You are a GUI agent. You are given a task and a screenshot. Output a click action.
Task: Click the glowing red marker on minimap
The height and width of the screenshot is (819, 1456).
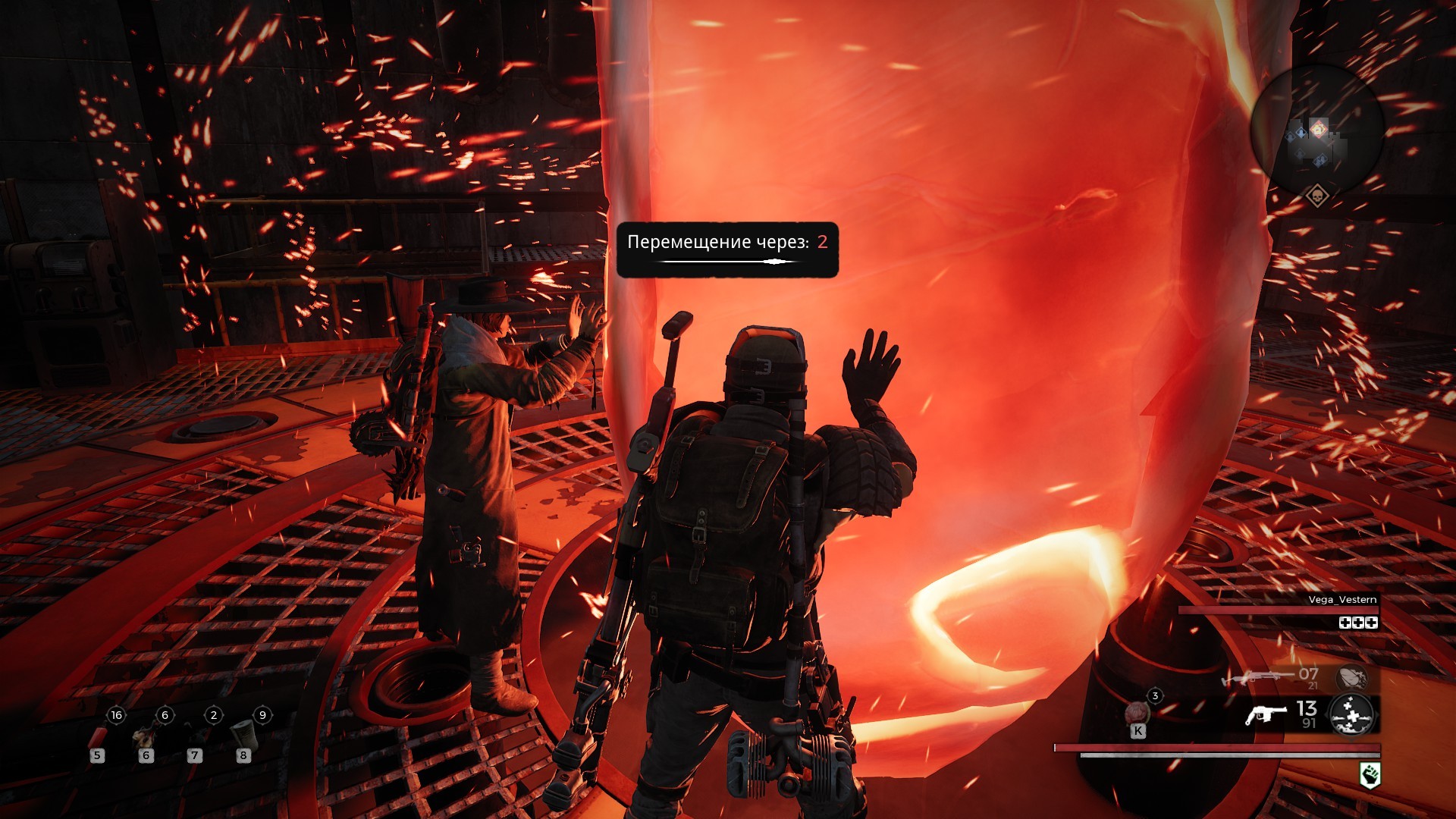click(1319, 129)
